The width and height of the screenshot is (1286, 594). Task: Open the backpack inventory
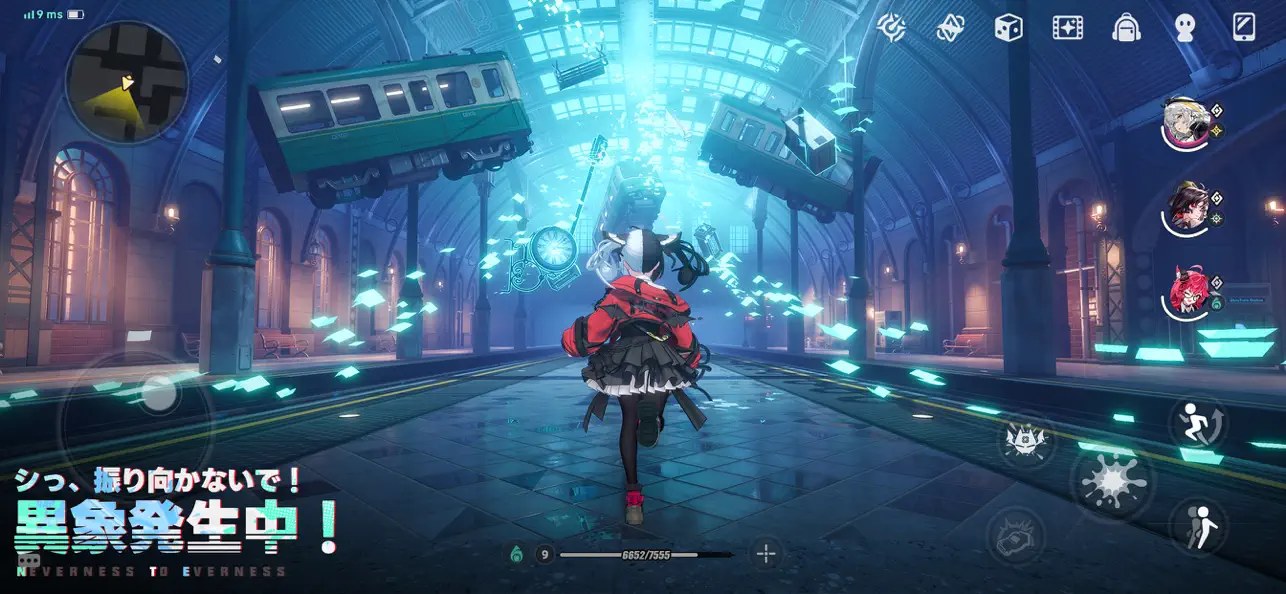[x=1127, y=27]
